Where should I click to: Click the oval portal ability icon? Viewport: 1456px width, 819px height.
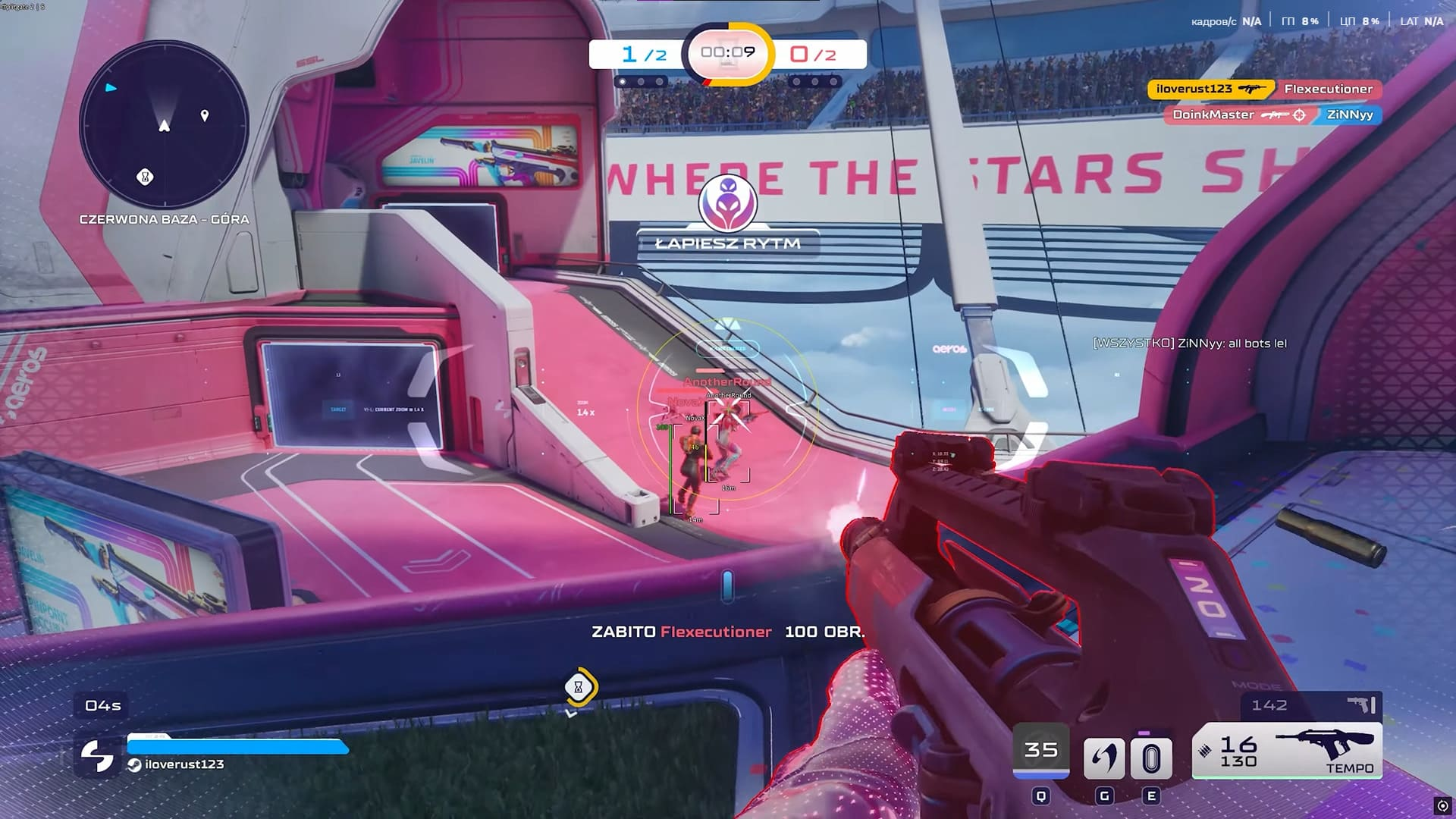click(1151, 758)
